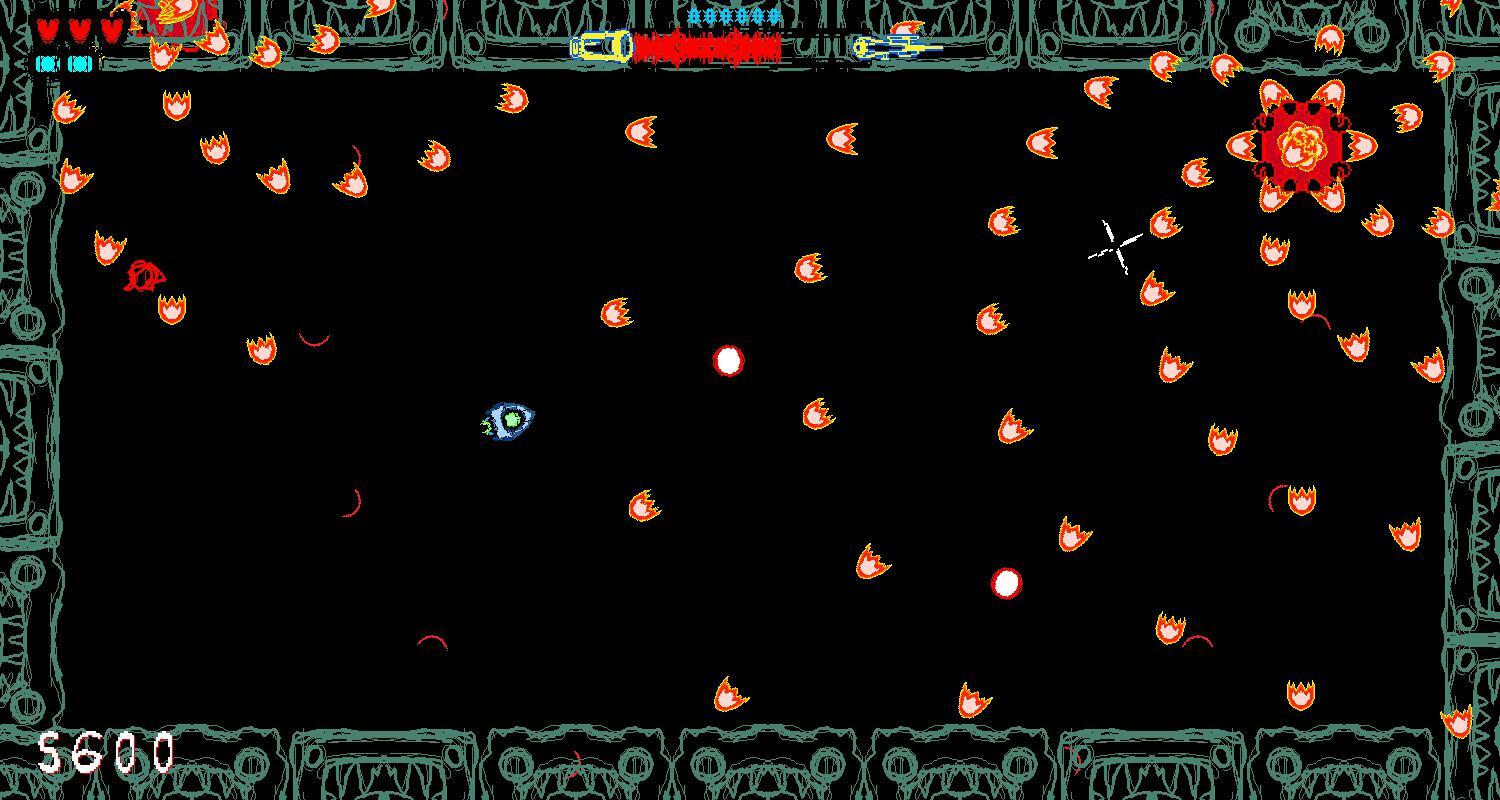1500x800 pixels.
Task: Click the red flower boss in the top-right corner
Action: tap(1300, 150)
